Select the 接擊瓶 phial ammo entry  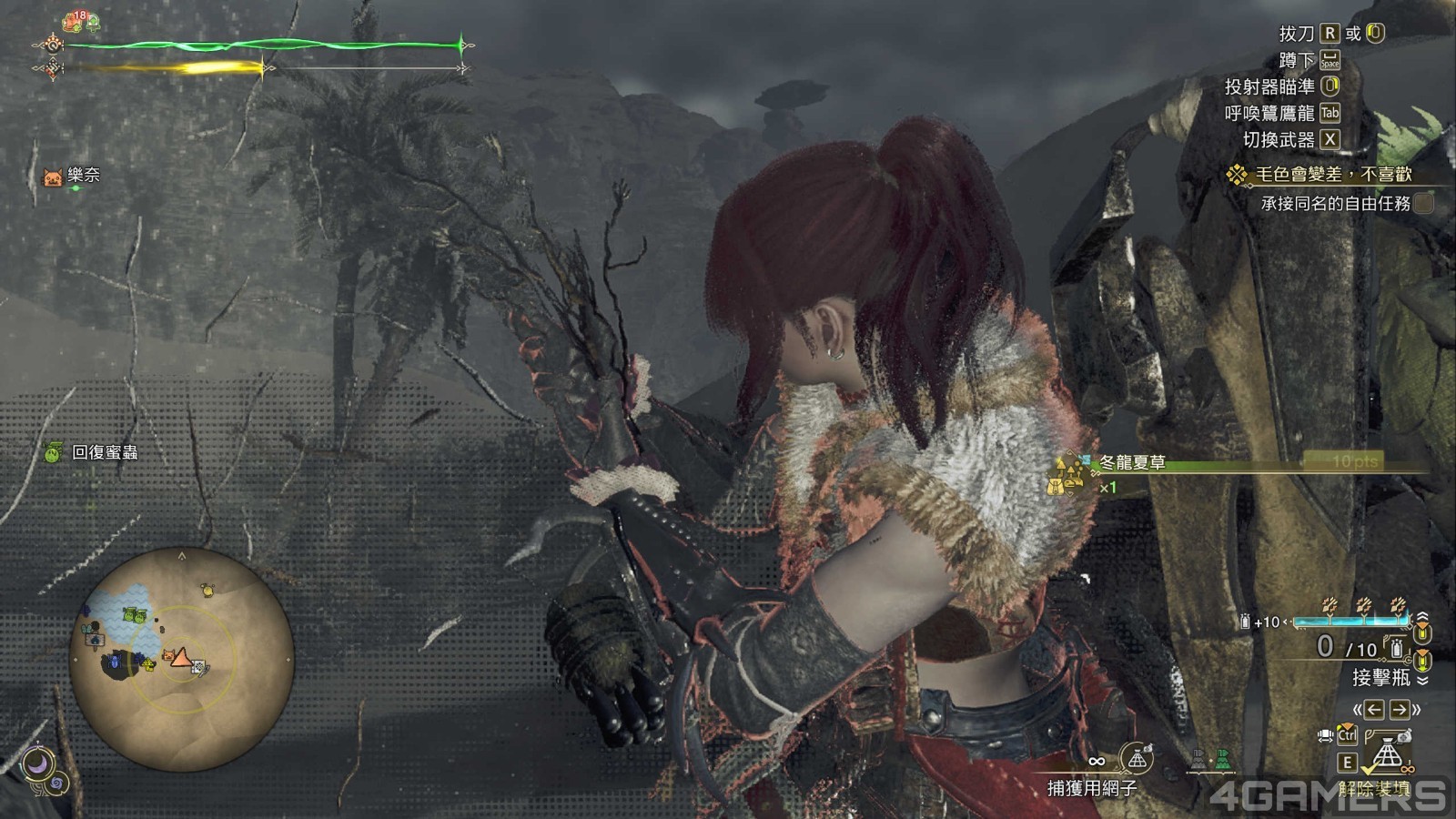[x=1380, y=677]
